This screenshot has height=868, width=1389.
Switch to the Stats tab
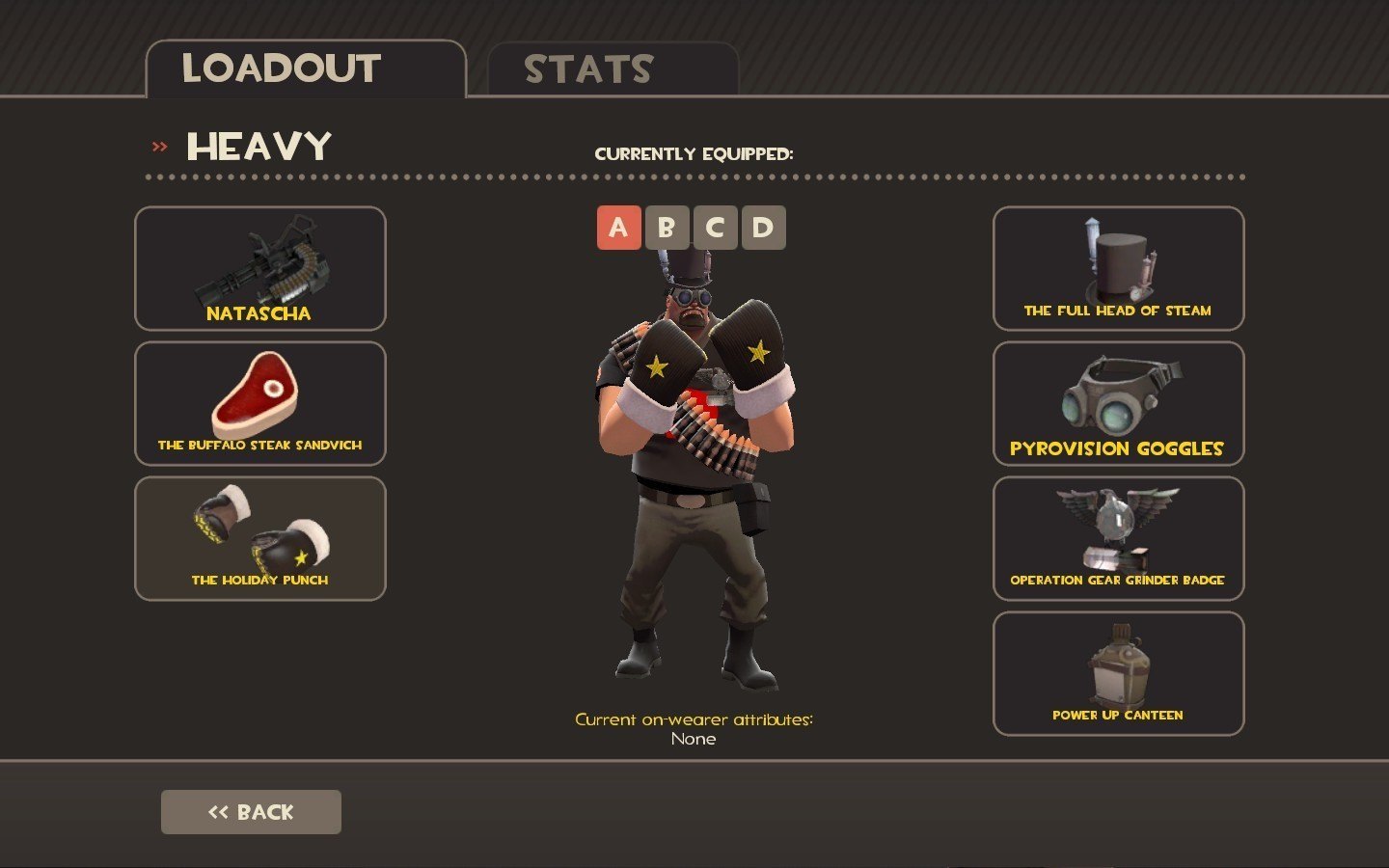pos(613,69)
